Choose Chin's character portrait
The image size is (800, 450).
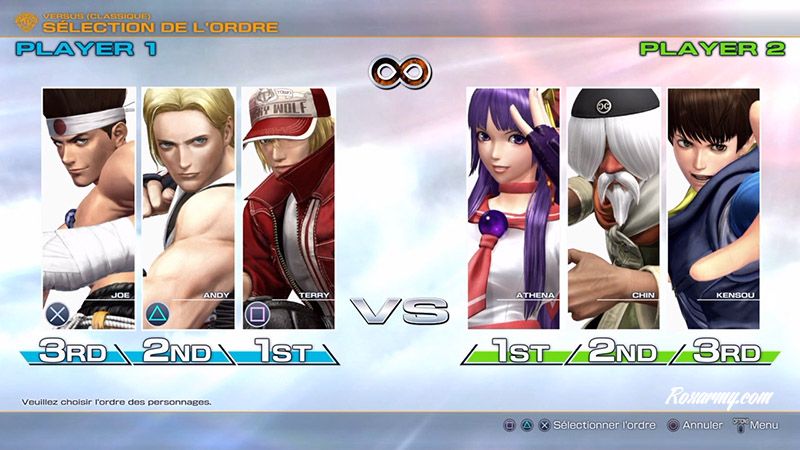[613, 208]
